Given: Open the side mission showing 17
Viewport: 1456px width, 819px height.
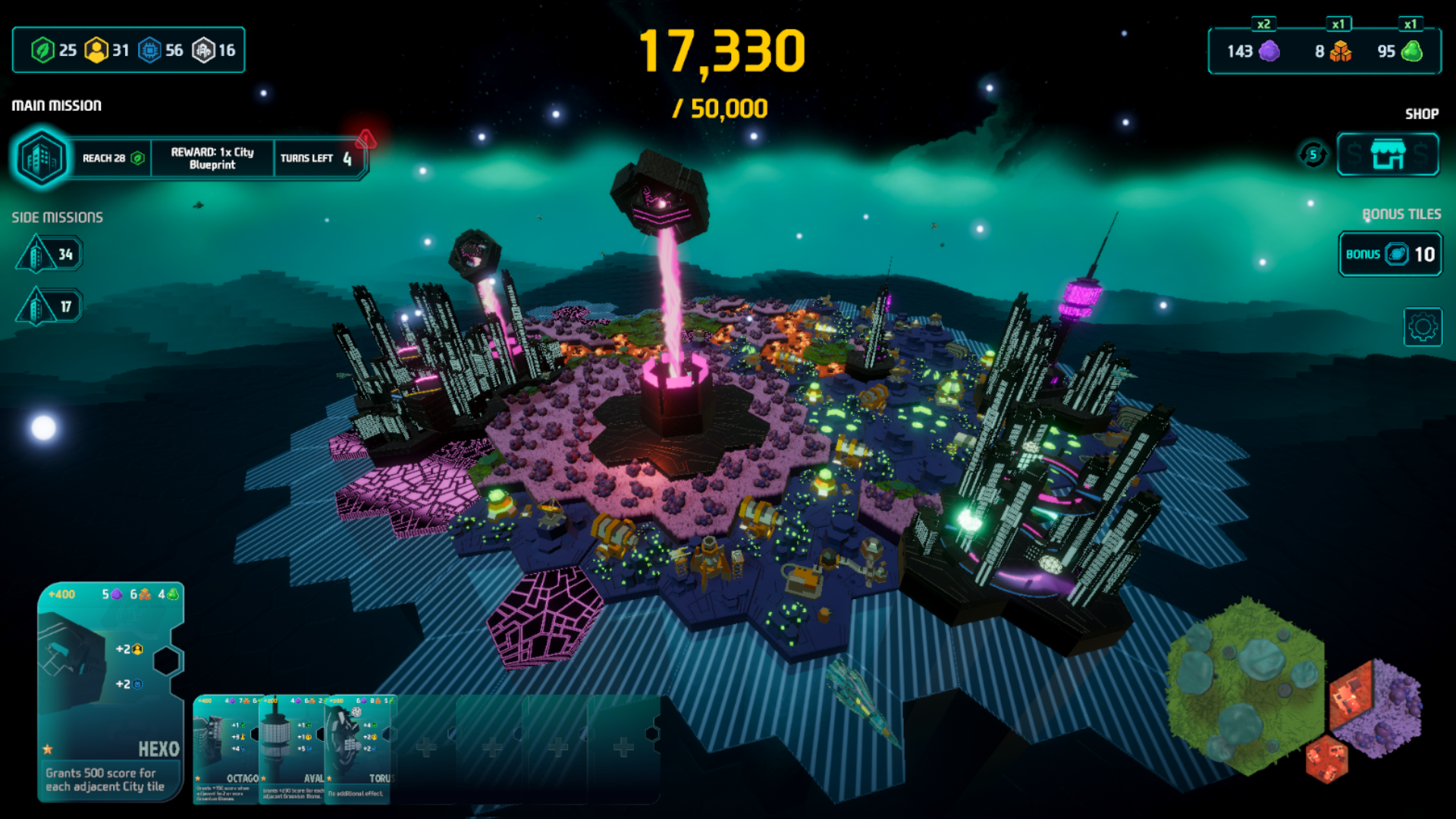Looking at the screenshot, I should [x=49, y=306].
